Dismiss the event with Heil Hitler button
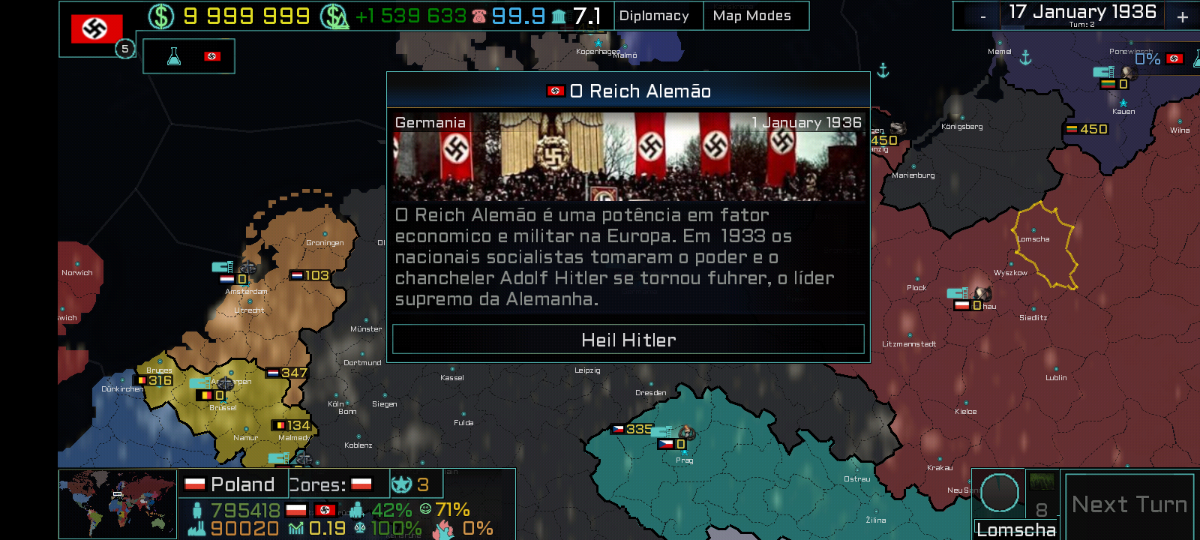Viewport: 1200px width, 540px height. click(628, 340)
